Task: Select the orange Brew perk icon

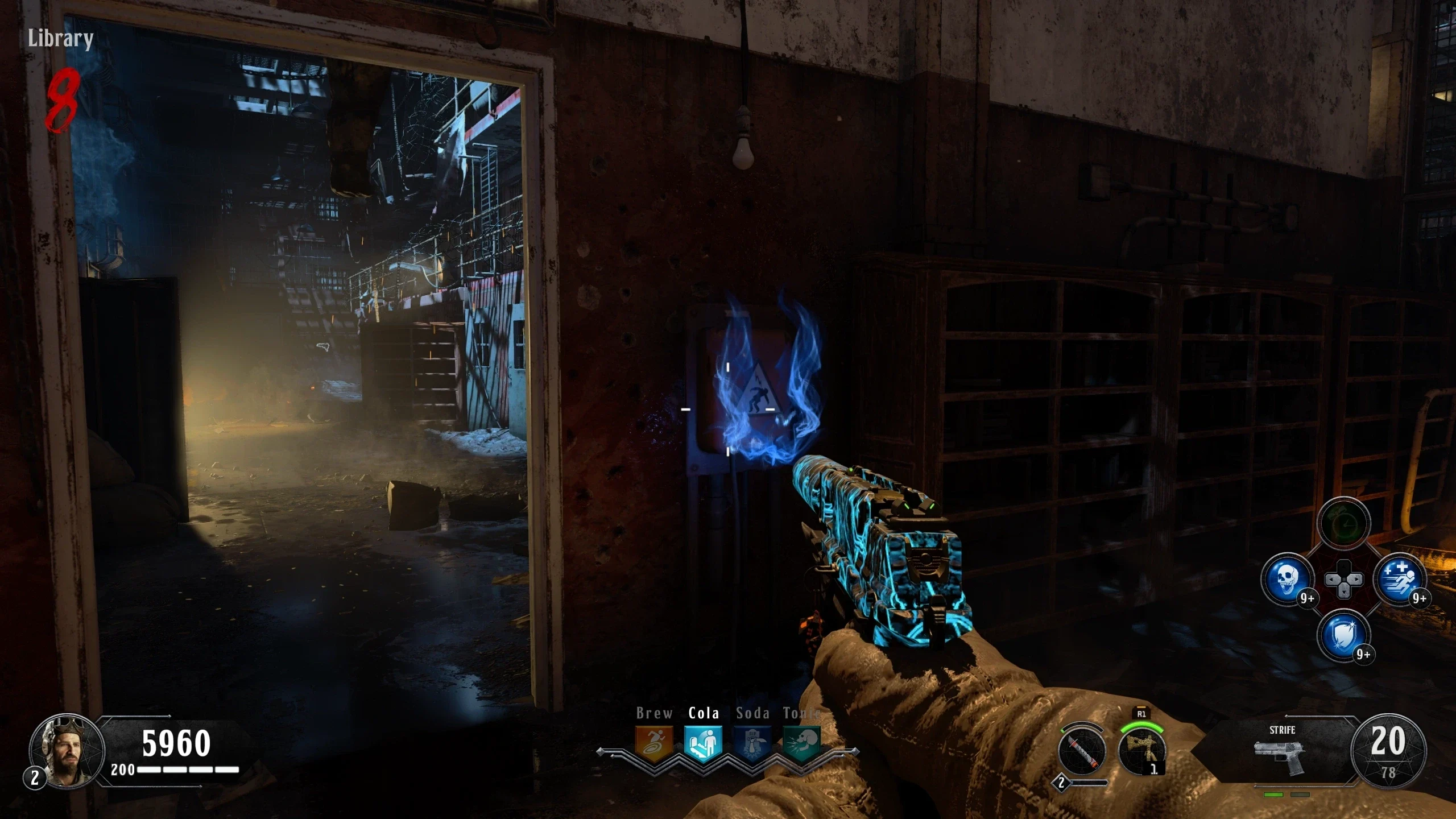Action: click(653, 743)
